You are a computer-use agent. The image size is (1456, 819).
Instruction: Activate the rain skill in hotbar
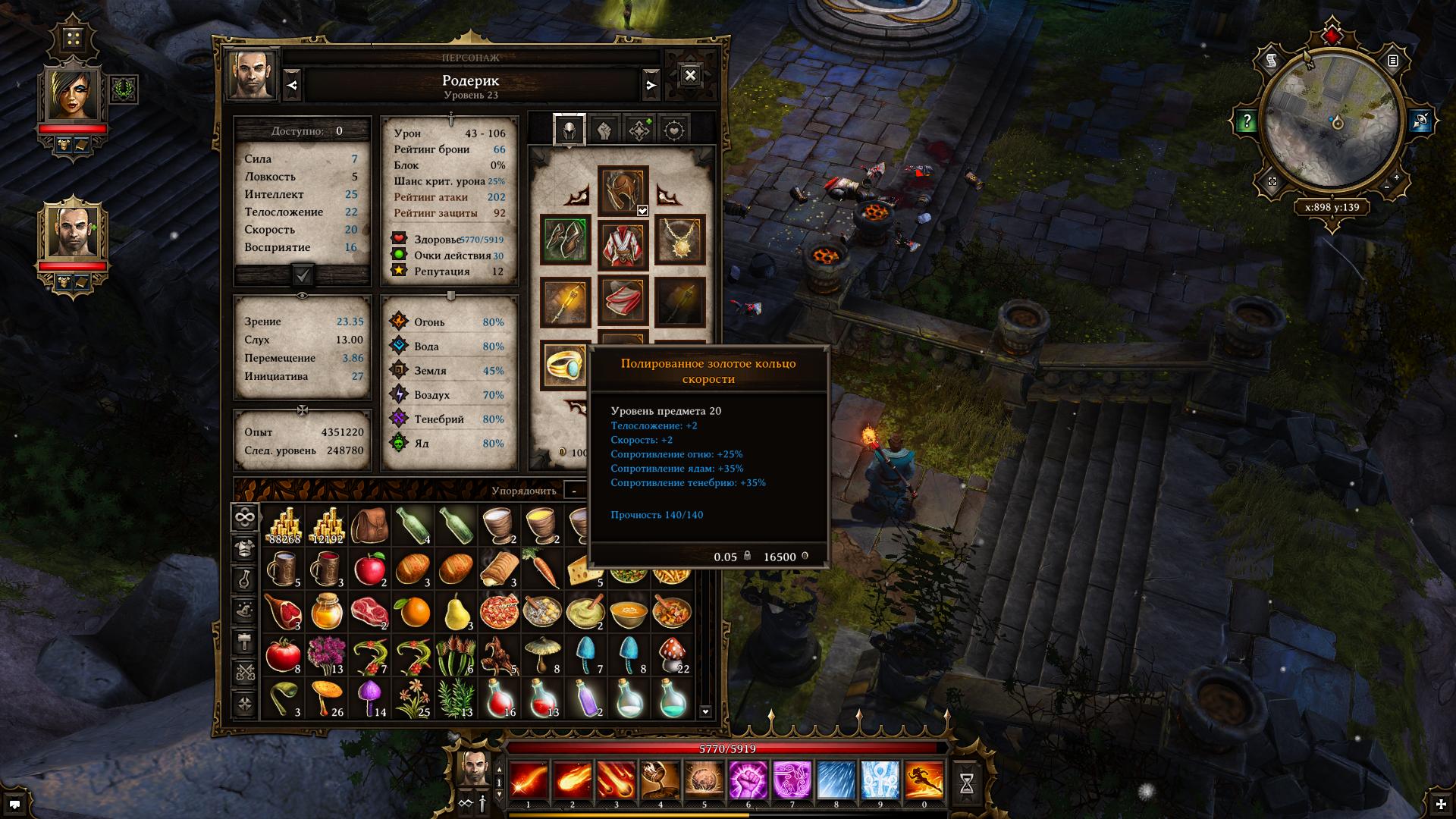pyautogui.click(x=836, y=781)
